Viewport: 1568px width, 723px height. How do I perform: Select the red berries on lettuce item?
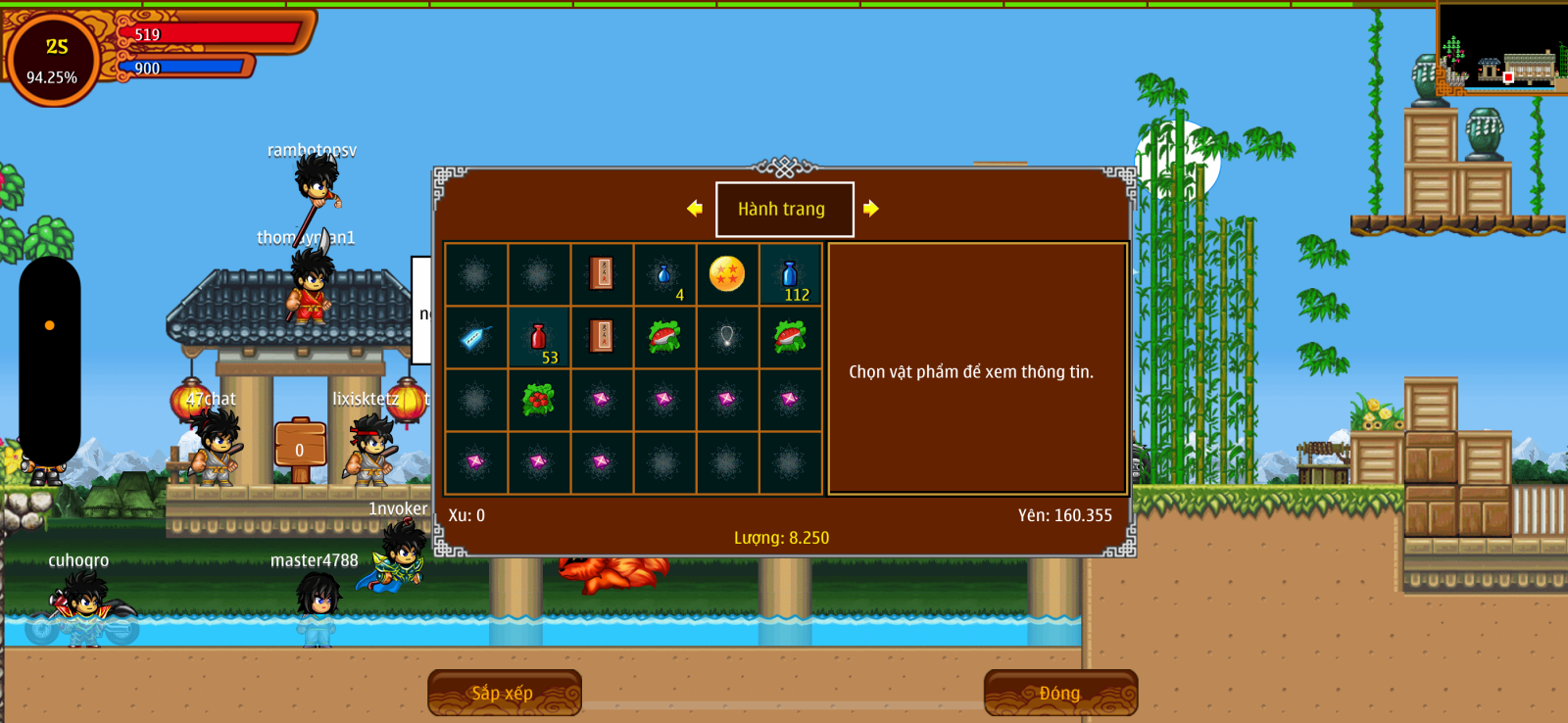[539, 400]
